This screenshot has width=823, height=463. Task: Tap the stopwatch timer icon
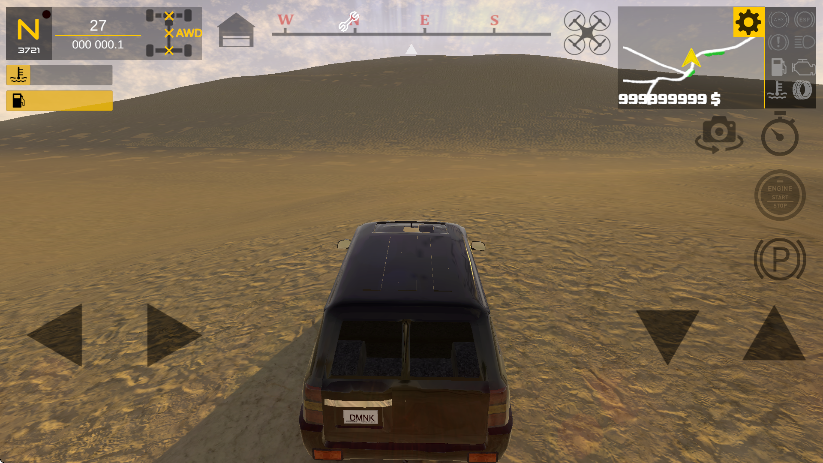coord(780,133)
